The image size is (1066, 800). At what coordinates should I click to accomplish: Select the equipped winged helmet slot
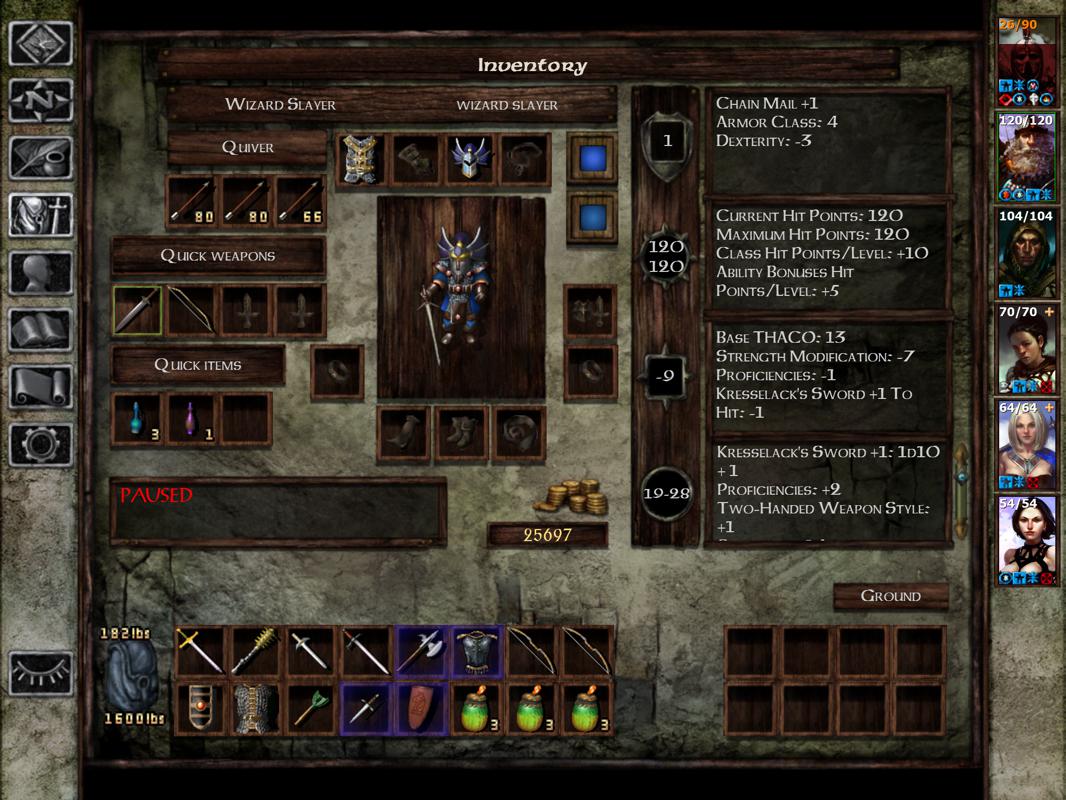point(469,159)
